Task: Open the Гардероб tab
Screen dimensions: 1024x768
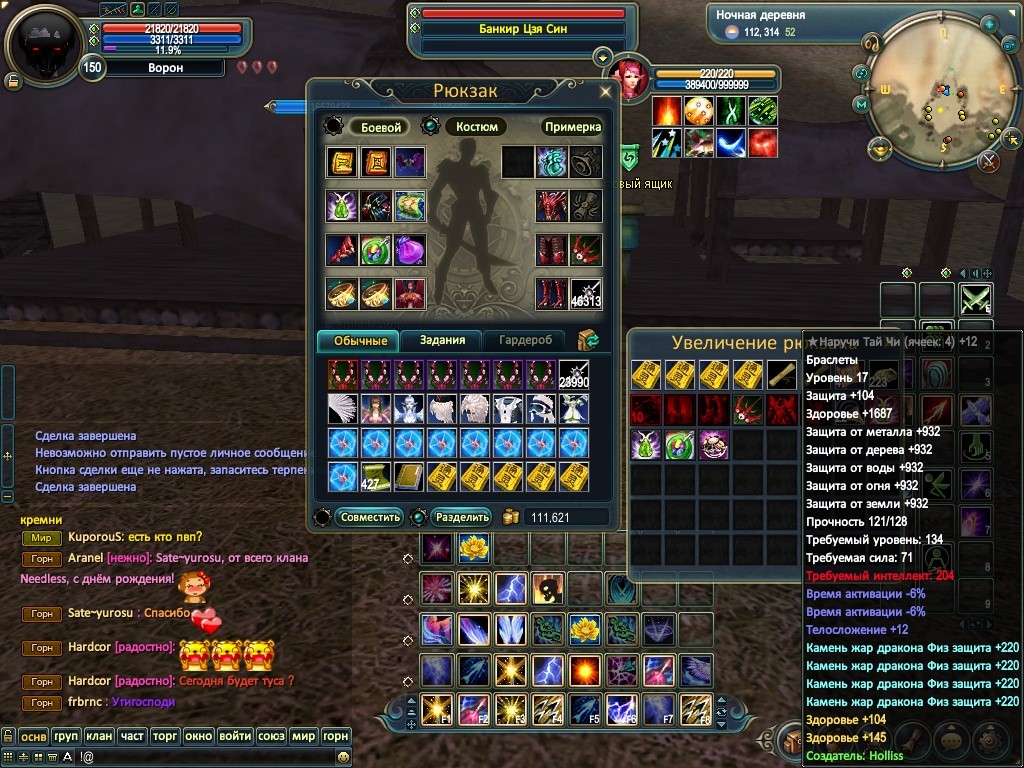Action: (525, 340)
